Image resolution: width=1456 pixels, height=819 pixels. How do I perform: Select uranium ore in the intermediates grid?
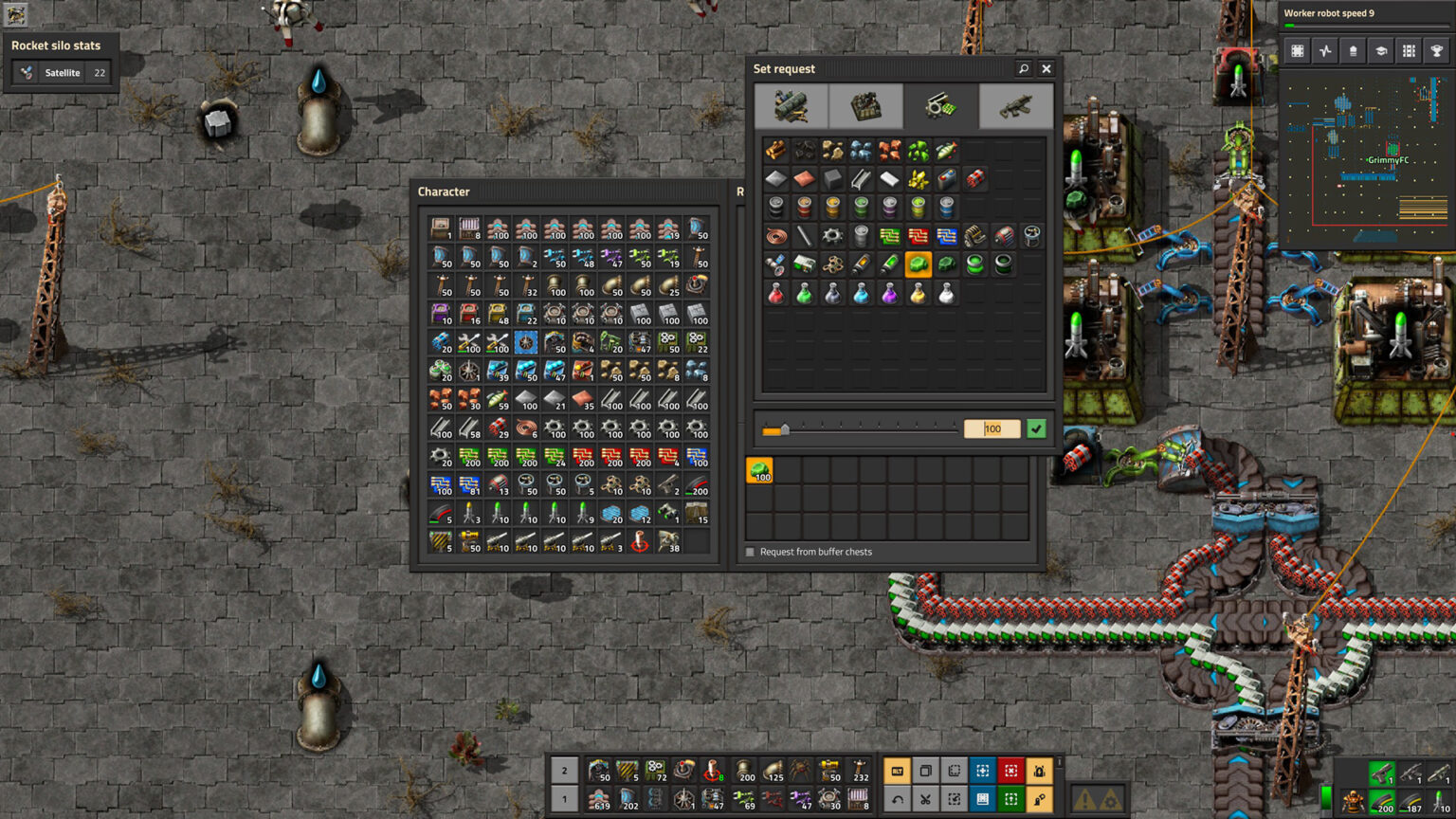pyautogui.click(x=919, y=150)
